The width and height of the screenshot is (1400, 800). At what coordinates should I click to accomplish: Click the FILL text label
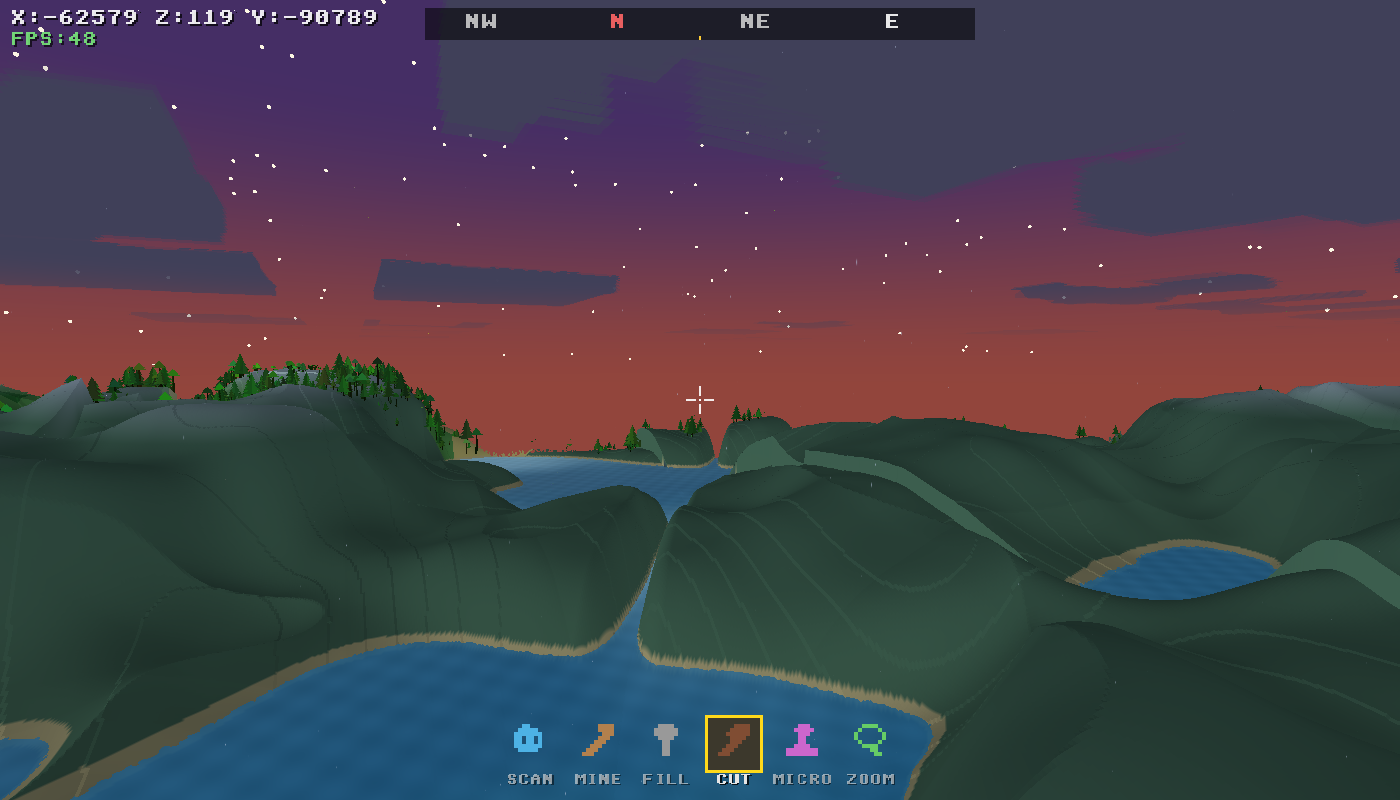(665, 779)
